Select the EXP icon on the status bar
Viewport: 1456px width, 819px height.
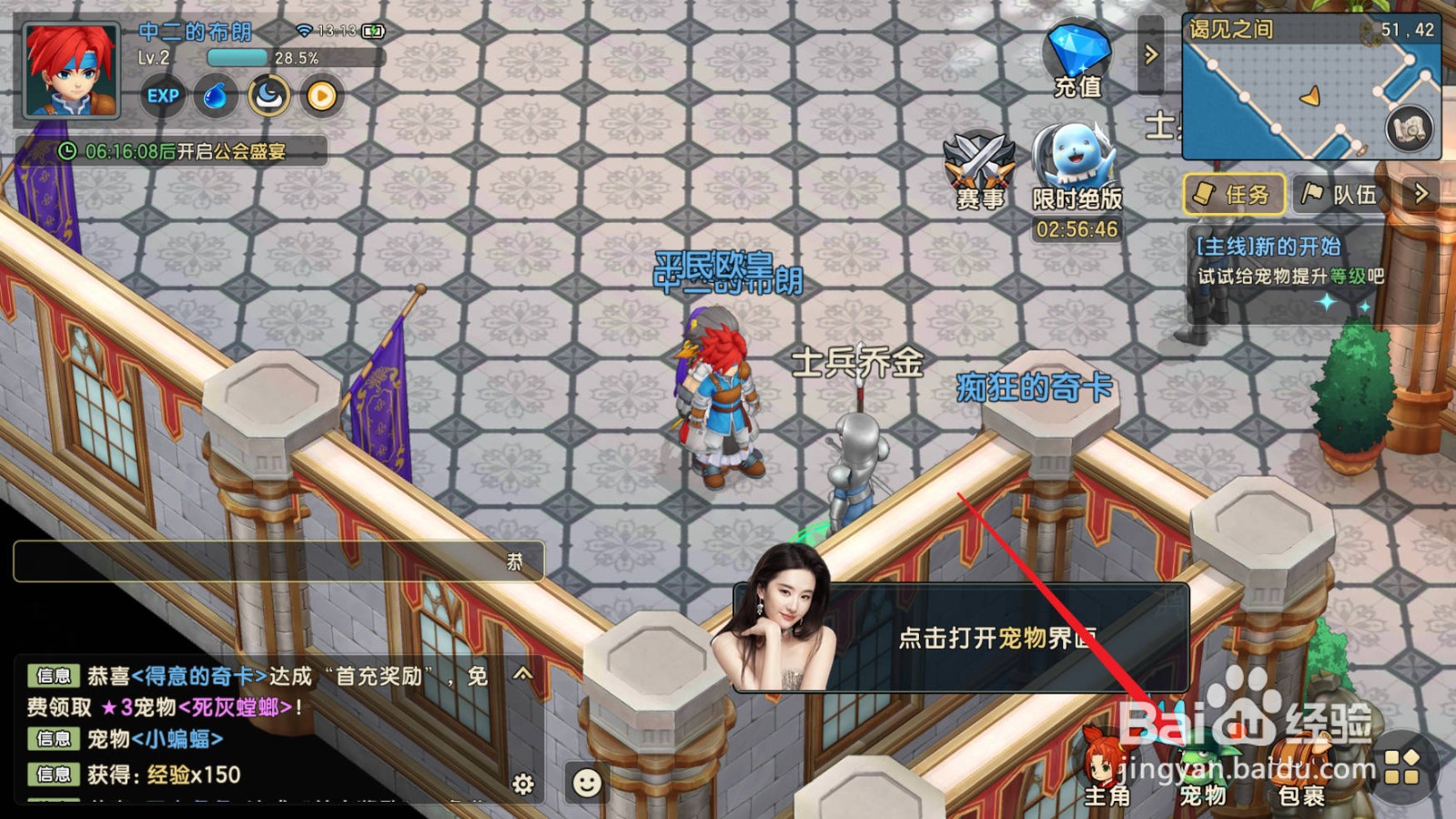(164, 95)
